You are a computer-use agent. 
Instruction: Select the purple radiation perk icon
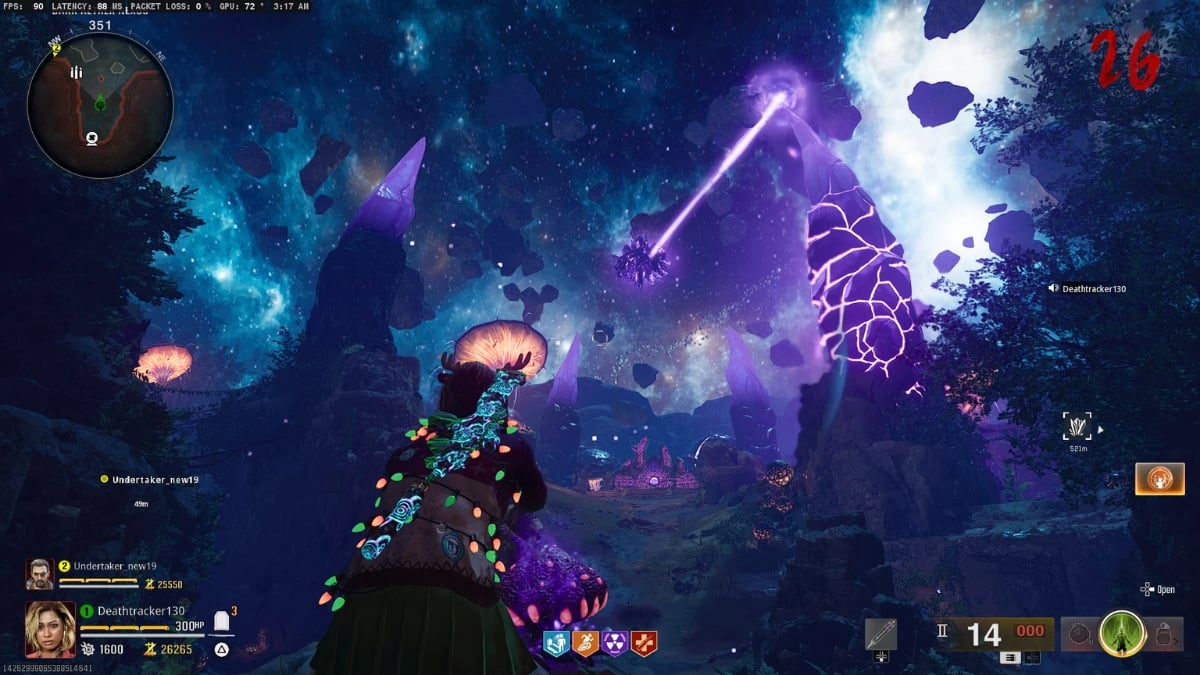coord(615,643)
